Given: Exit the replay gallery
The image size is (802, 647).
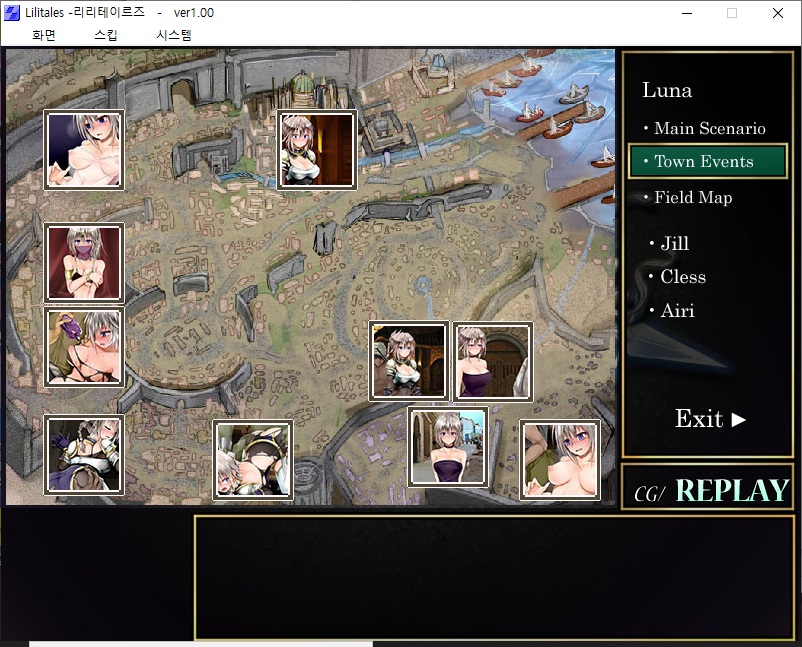Looking at the screenshot, I should [710, 419].
